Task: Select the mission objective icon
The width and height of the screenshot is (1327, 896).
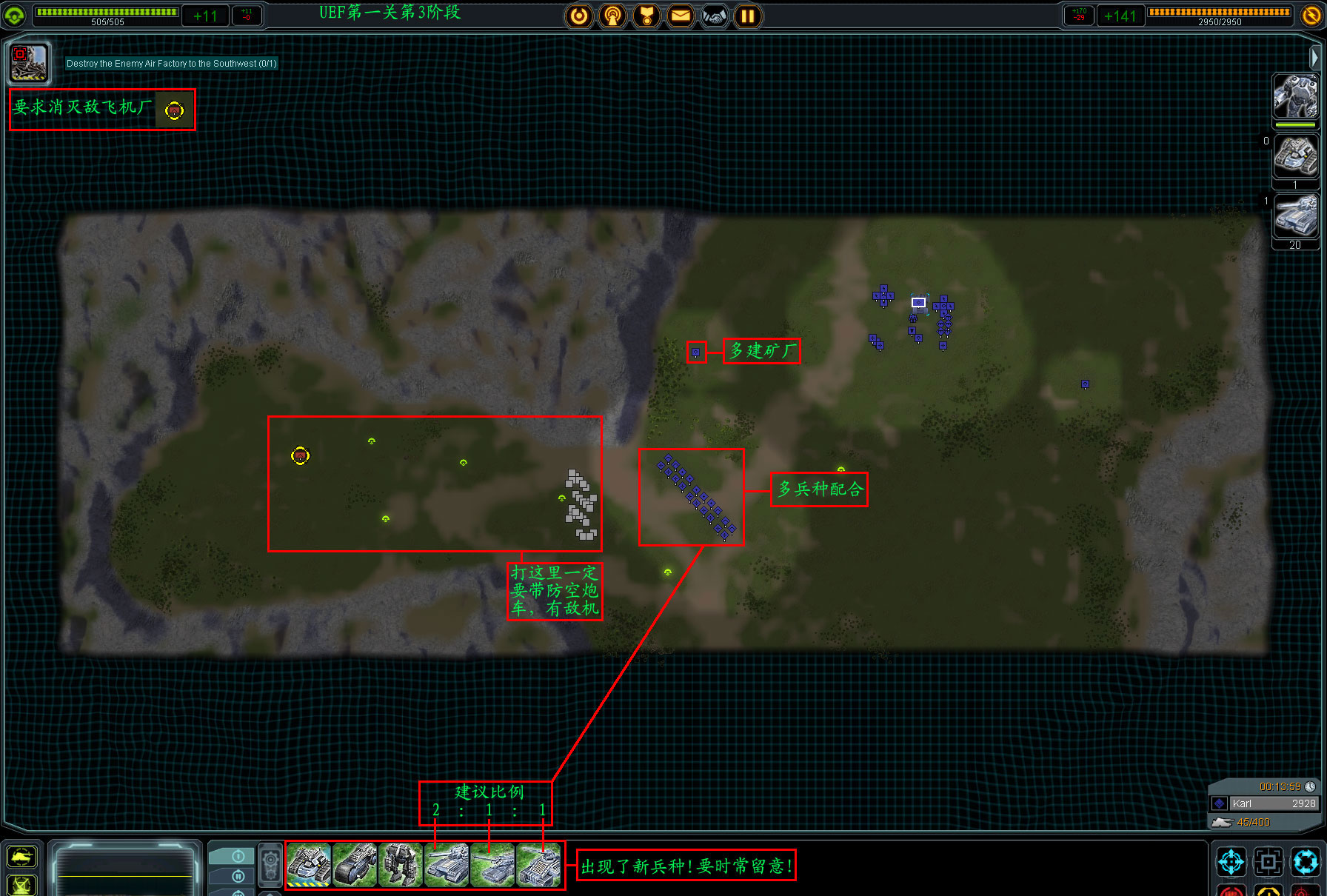Action: [29, 62]
